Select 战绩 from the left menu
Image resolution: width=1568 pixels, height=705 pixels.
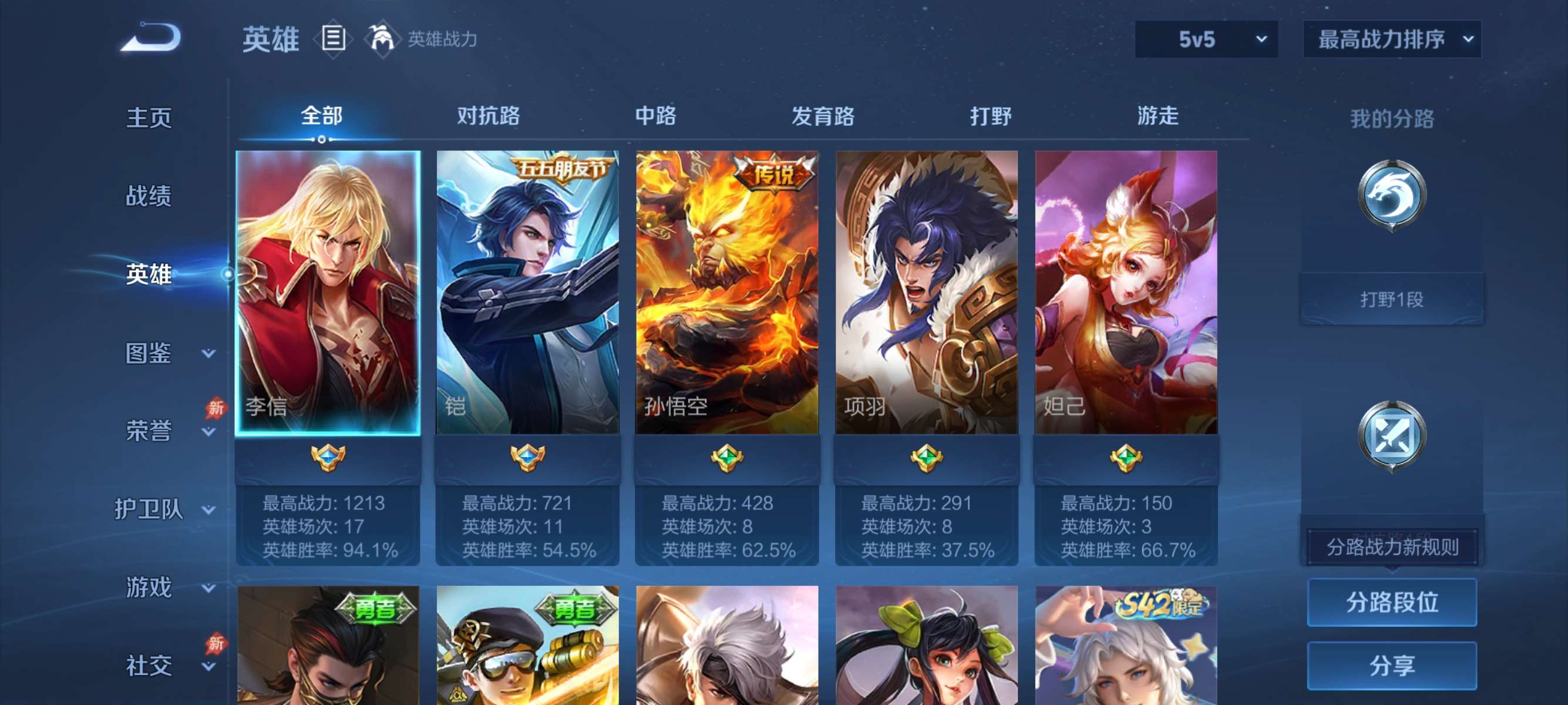tap(149, 196)
